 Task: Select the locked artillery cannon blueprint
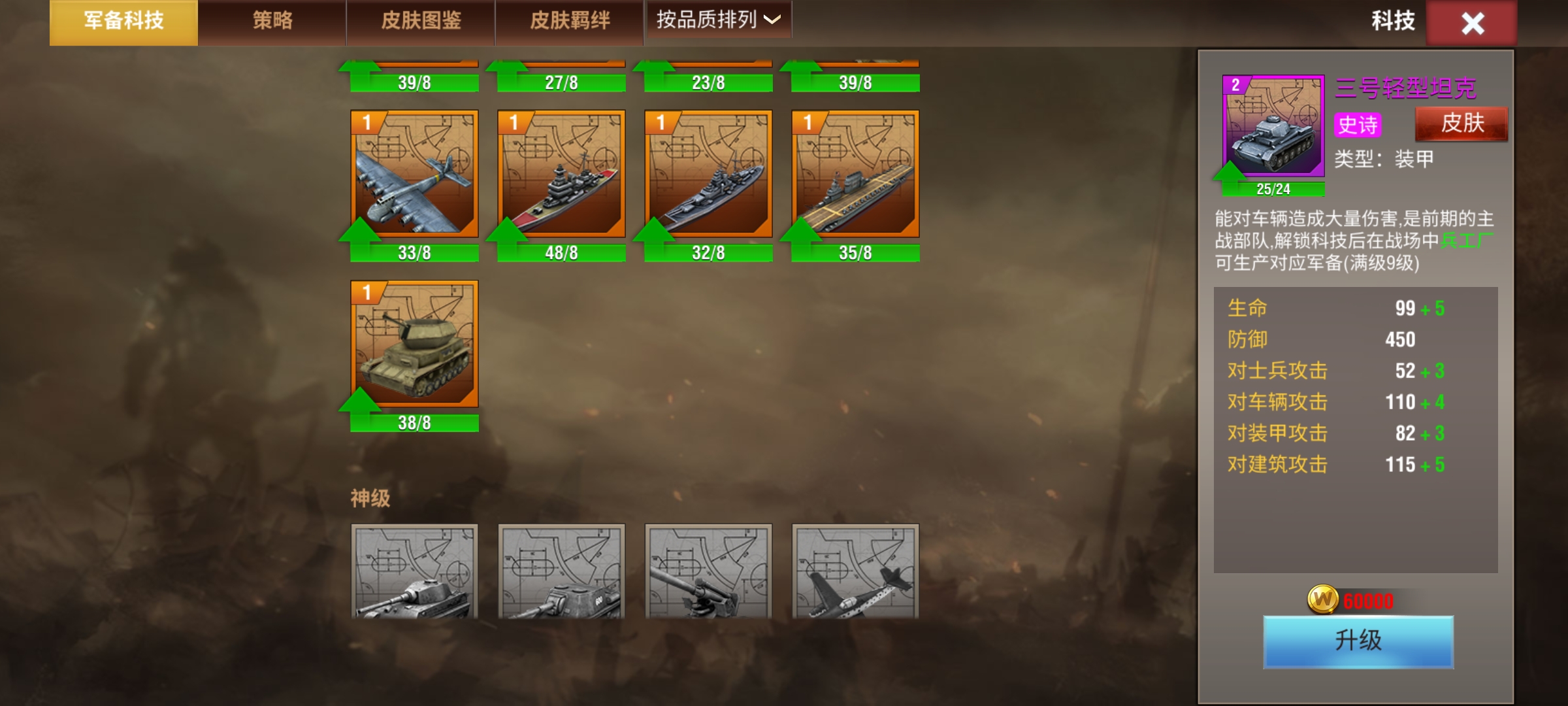pos(708,571)
